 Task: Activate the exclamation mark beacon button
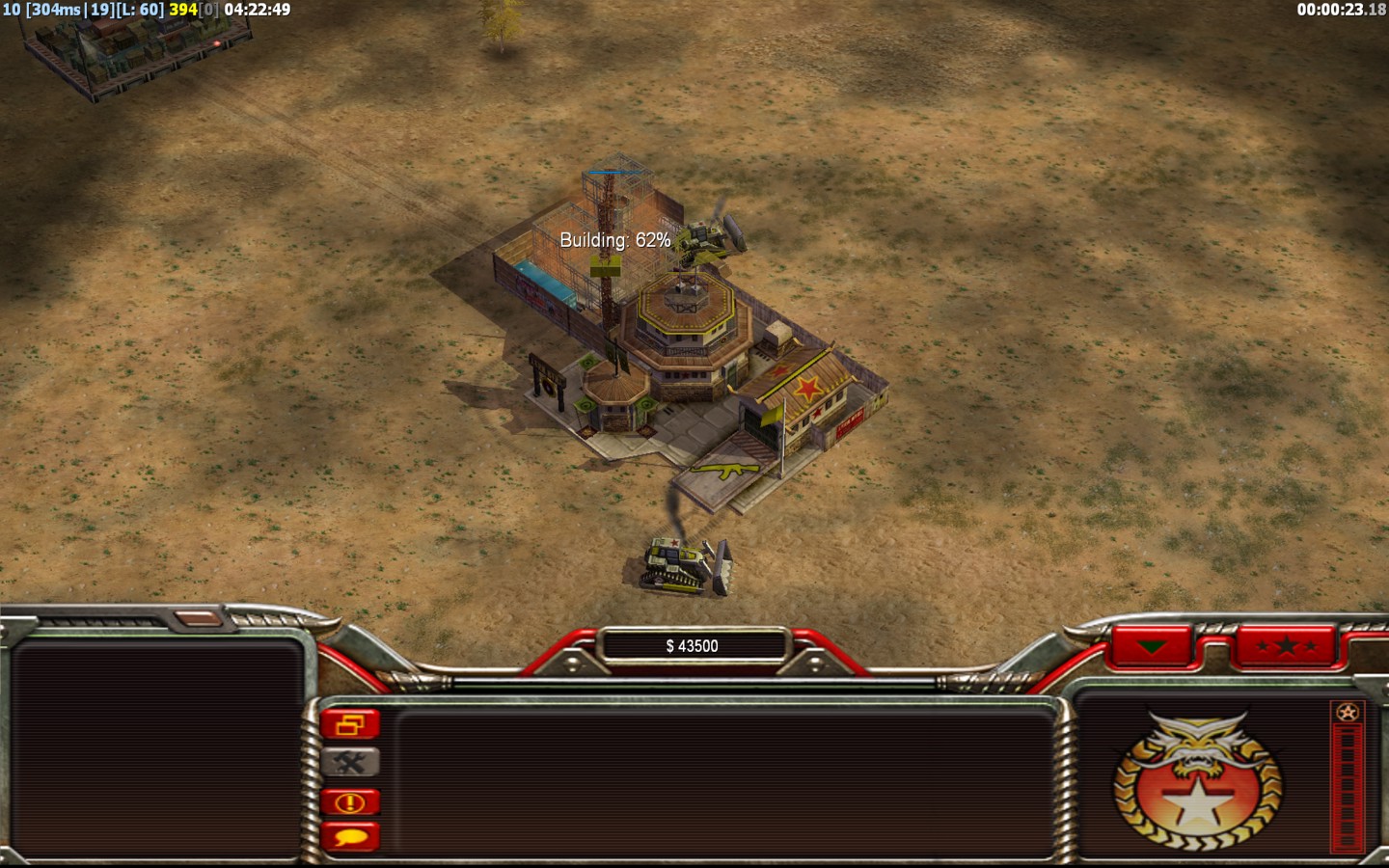click(350, 801)
